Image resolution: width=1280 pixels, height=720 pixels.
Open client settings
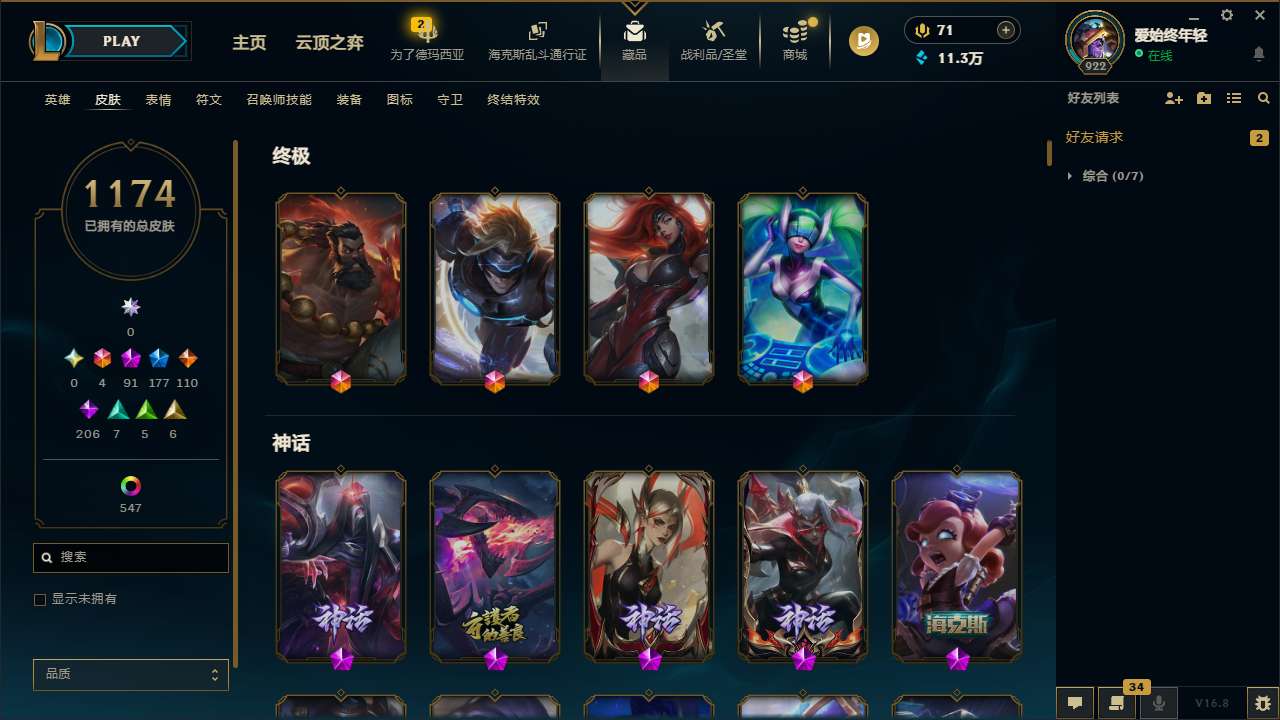(x=1225, y=15)
